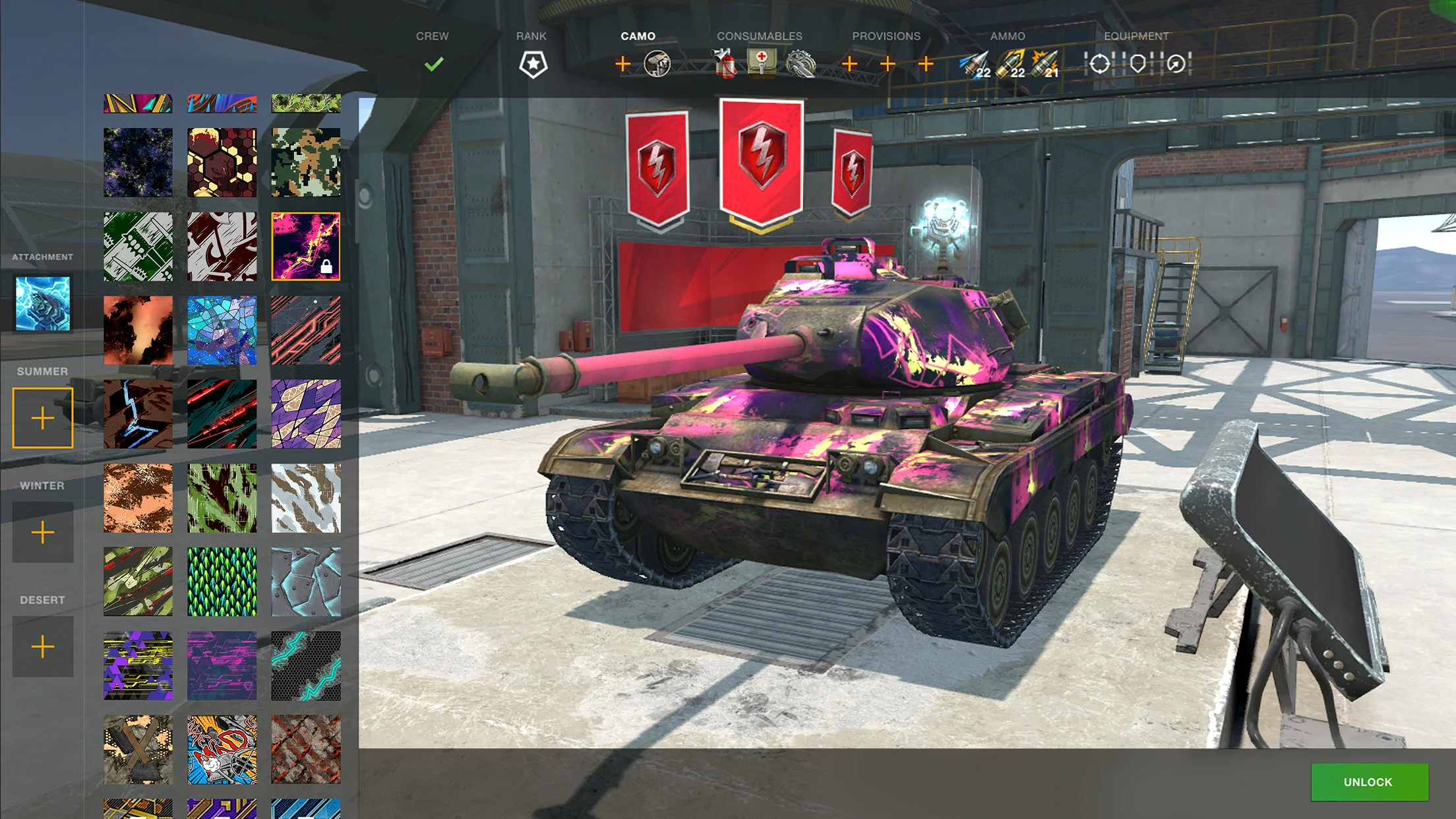The image size is (1456, 819).
Task: Add a Desert camouflage slot
Action: [x=43, y=646]
